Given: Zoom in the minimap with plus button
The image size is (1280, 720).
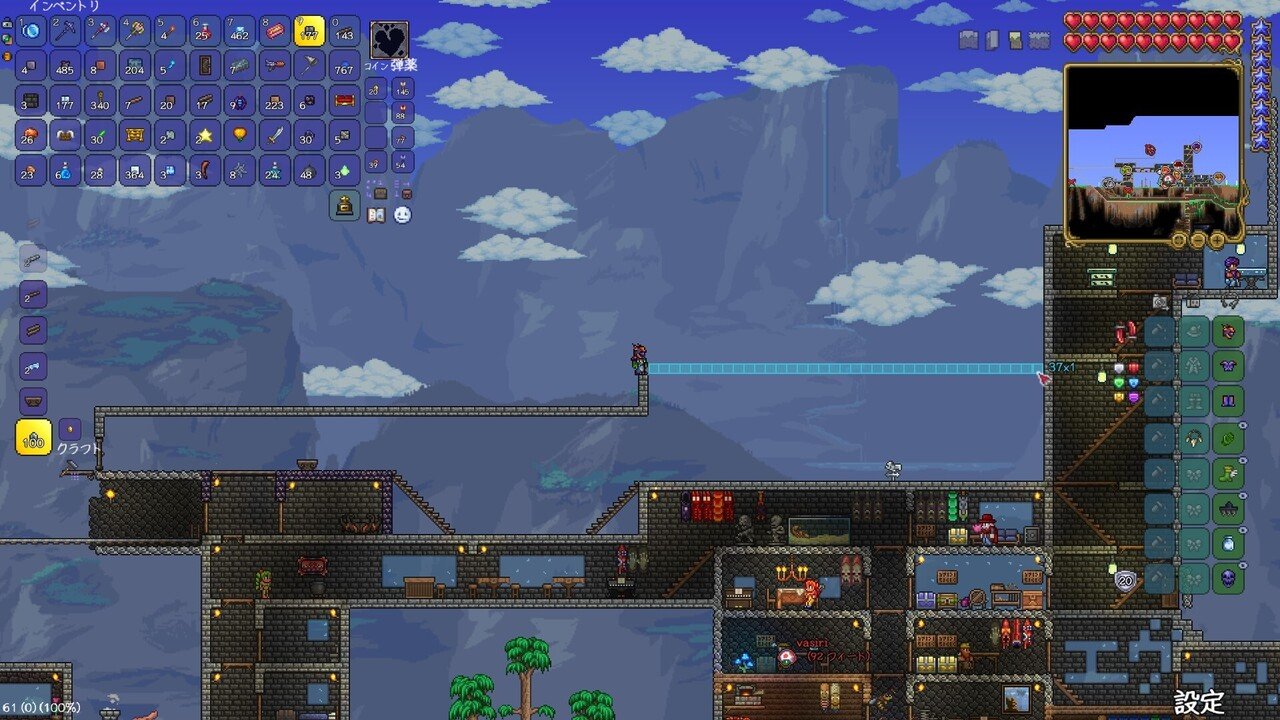Looking at the screenshot, I should point(1216,240).
